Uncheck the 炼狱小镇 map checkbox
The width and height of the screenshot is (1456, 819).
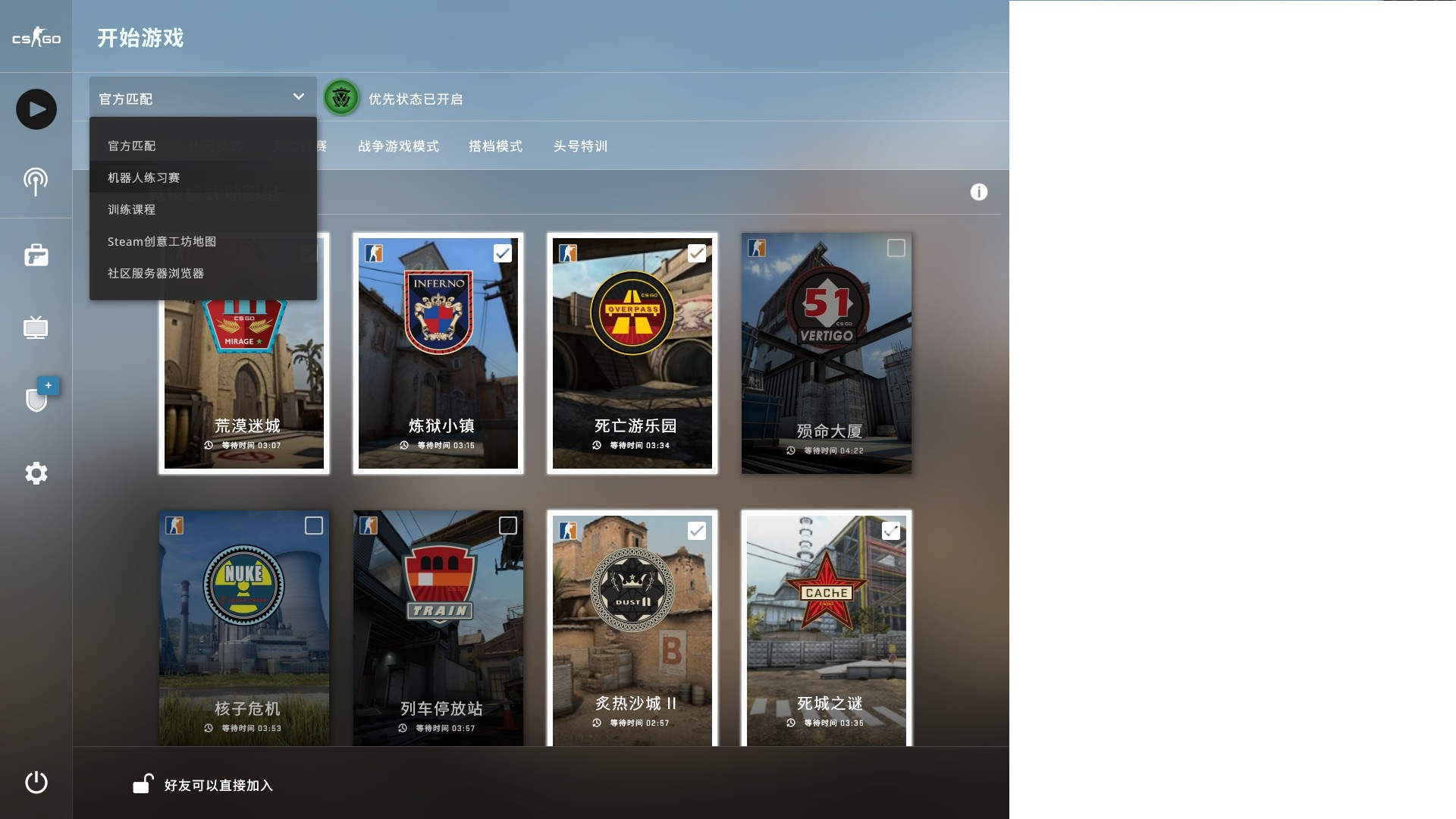coord(503,253)
